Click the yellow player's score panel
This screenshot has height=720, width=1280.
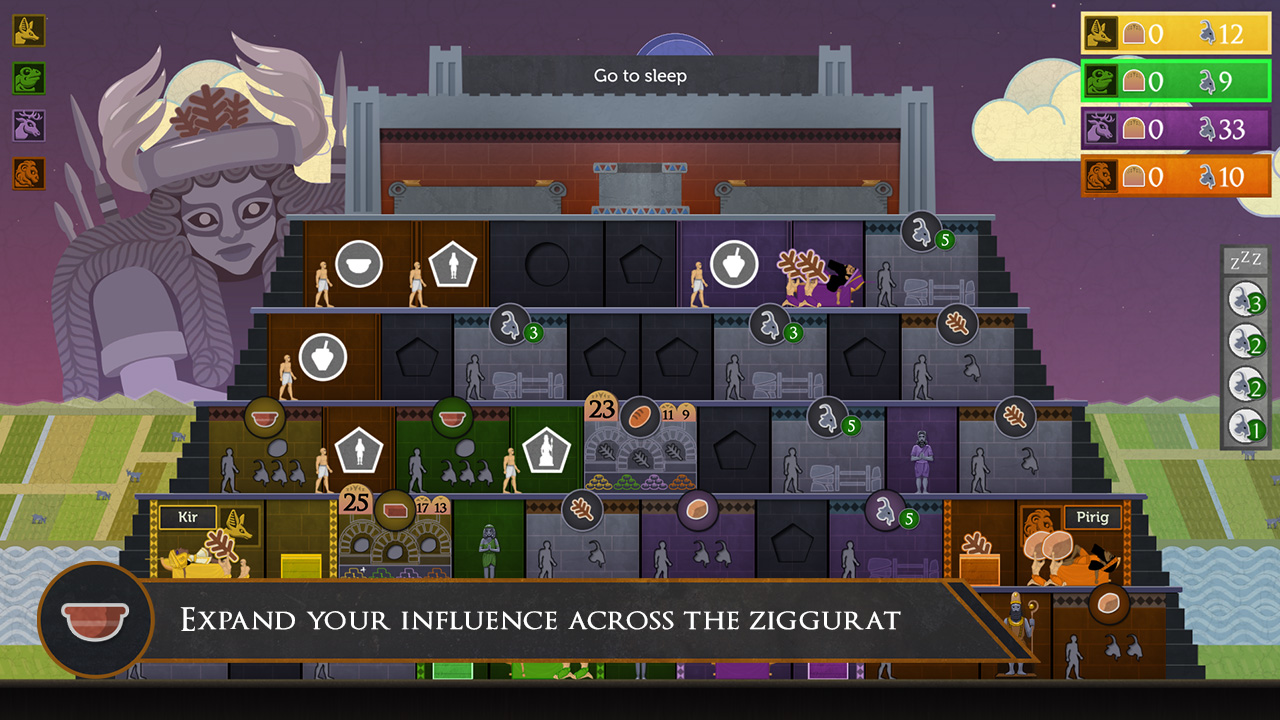[1176, 33]
